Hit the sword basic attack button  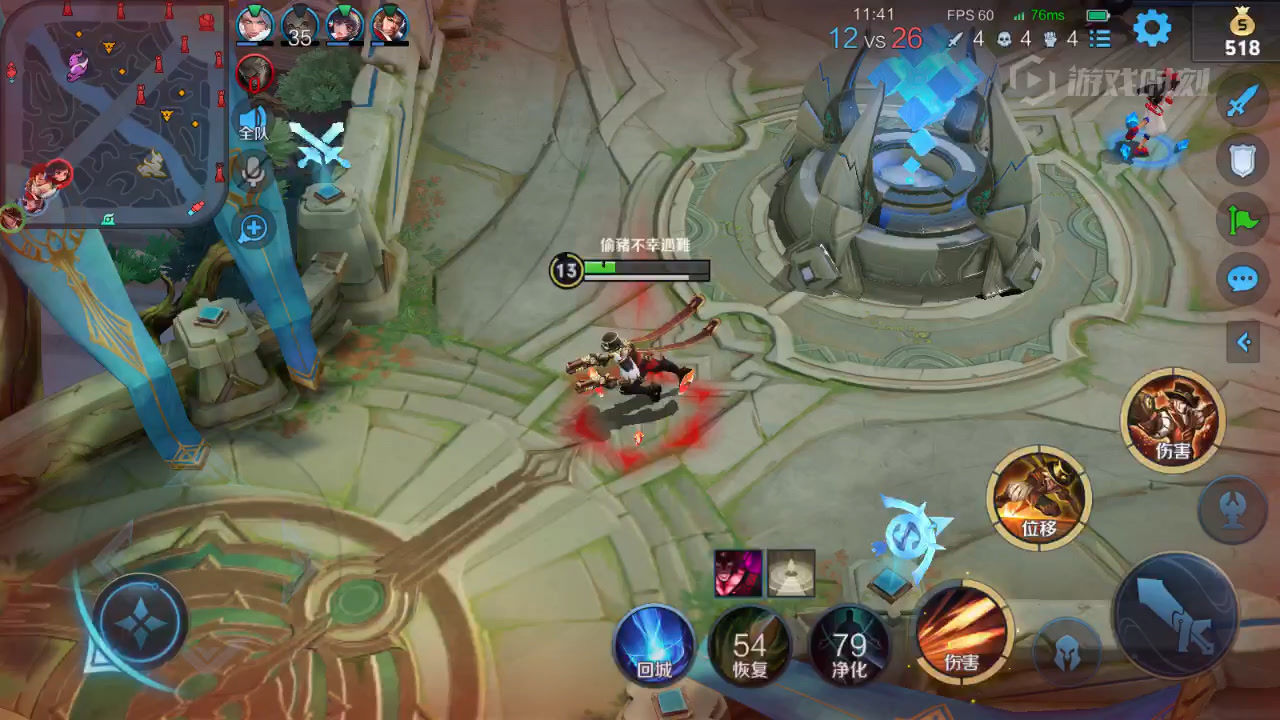(x=1176, y=616)
